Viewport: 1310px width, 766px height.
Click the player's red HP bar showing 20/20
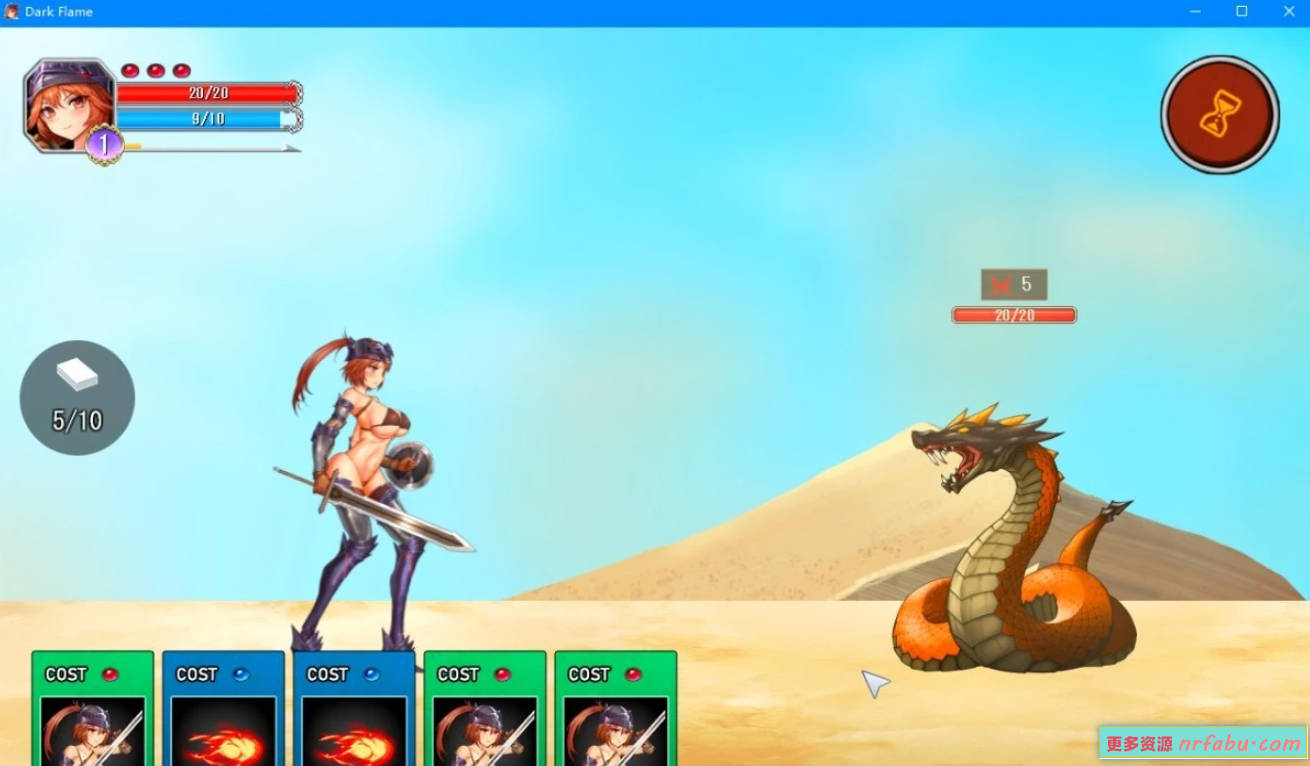pyautogui.click(x=206, y=92)
